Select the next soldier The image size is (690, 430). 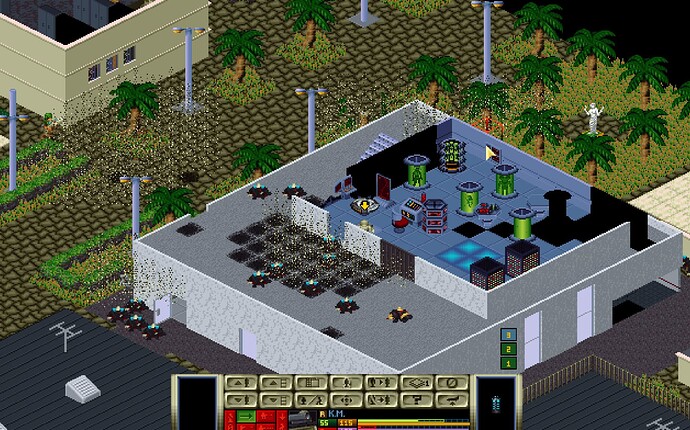382,382
